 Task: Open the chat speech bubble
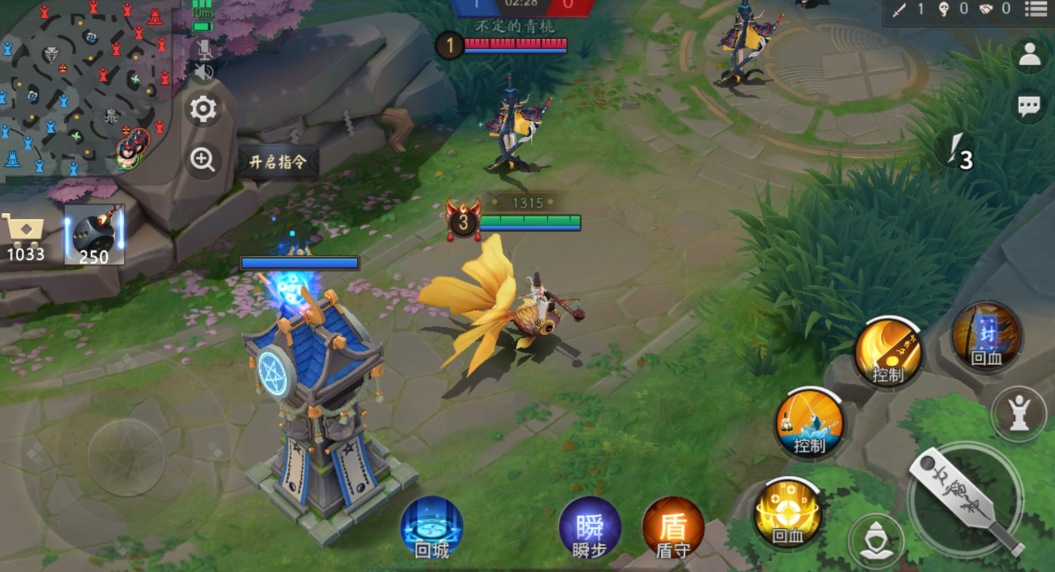click(1029, 105)
